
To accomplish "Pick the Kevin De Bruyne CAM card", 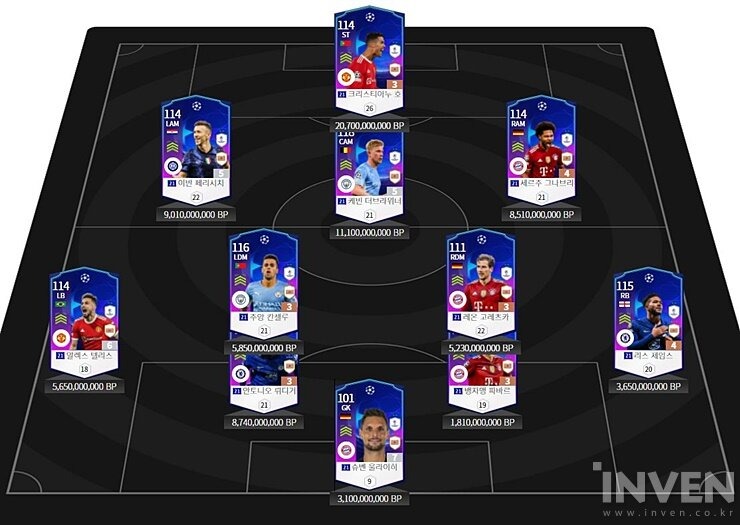I will (369, 170).
